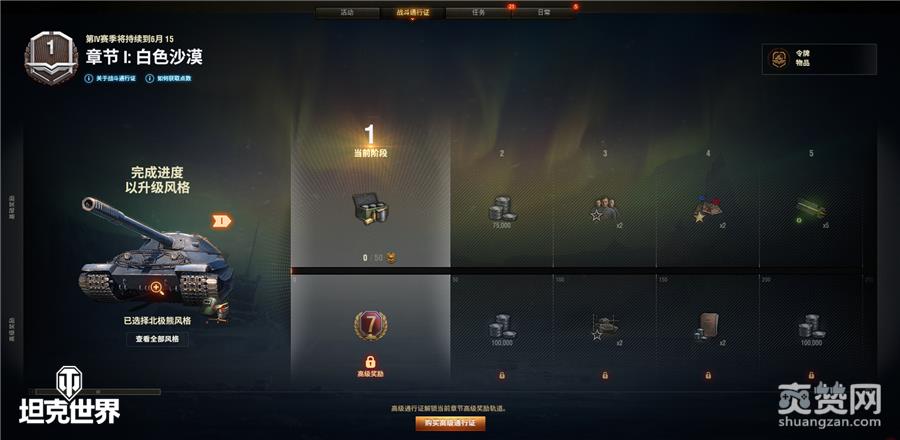Select the stage 4 star reward icon
This screenshot has height=440, width=900.
(x=708, y=210)
